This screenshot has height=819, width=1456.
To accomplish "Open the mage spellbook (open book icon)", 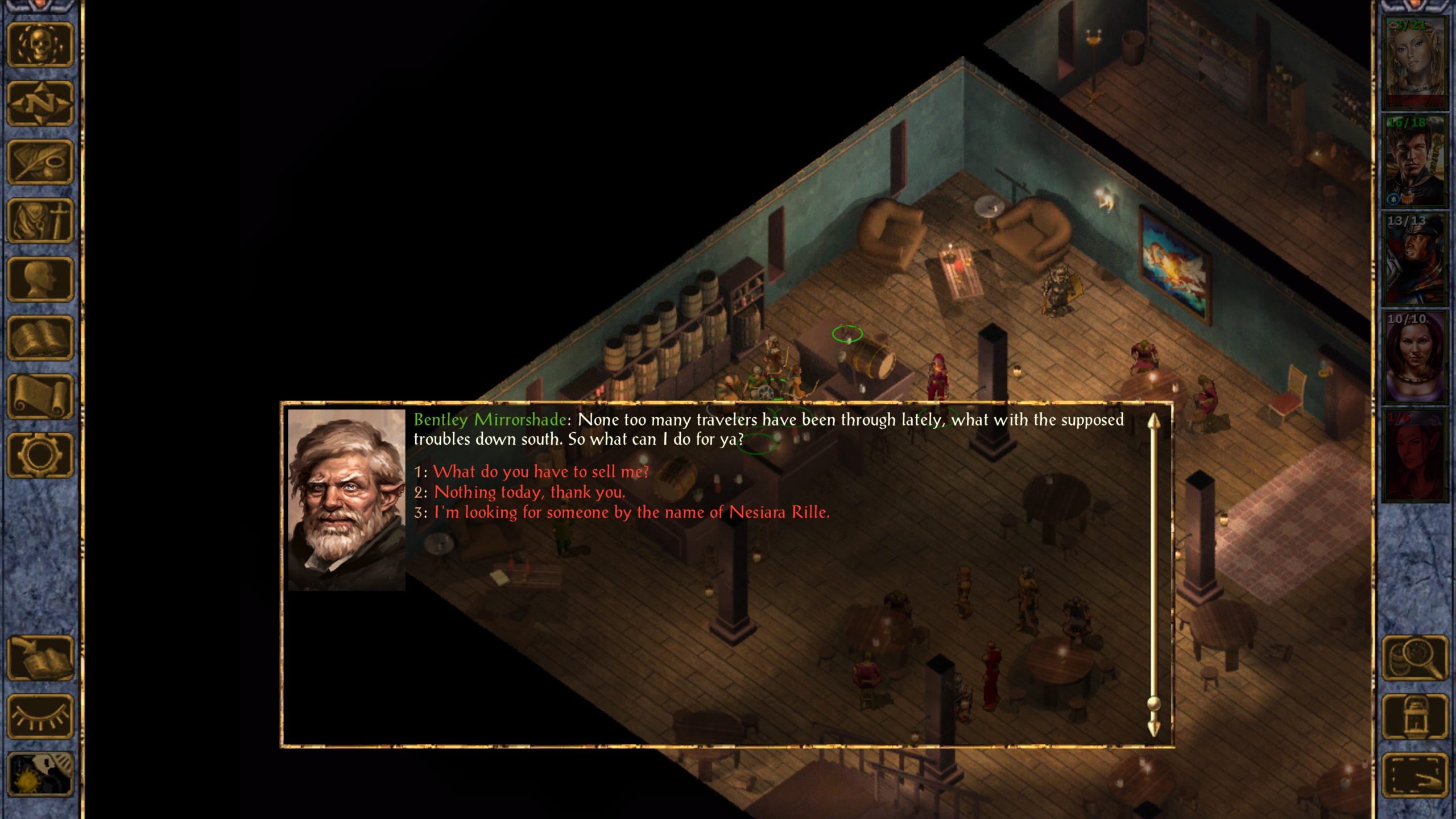I will tap(40, 338).
